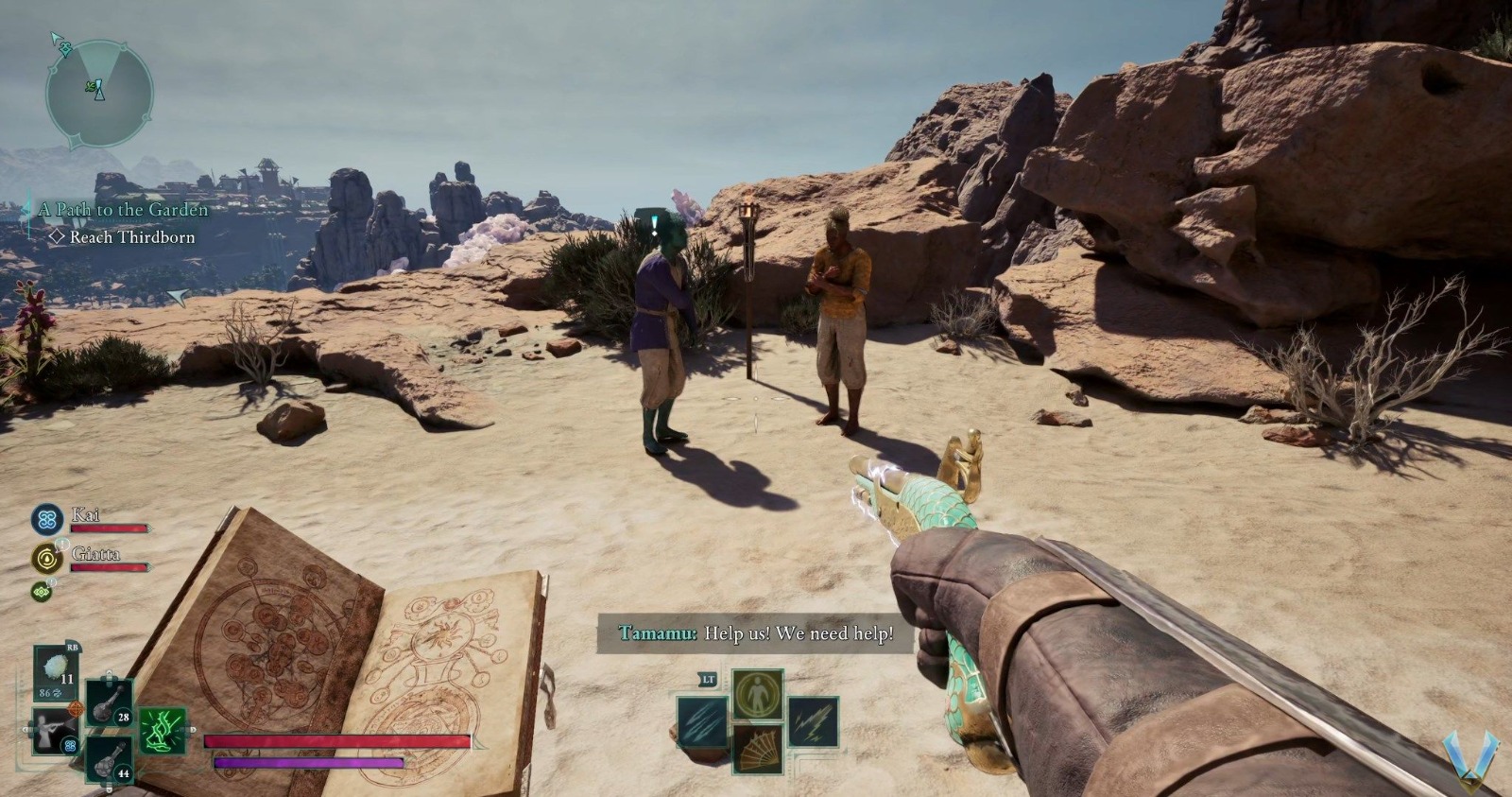
Task: Click the orange crest badge near the quickslots
Action: [76, 709]
